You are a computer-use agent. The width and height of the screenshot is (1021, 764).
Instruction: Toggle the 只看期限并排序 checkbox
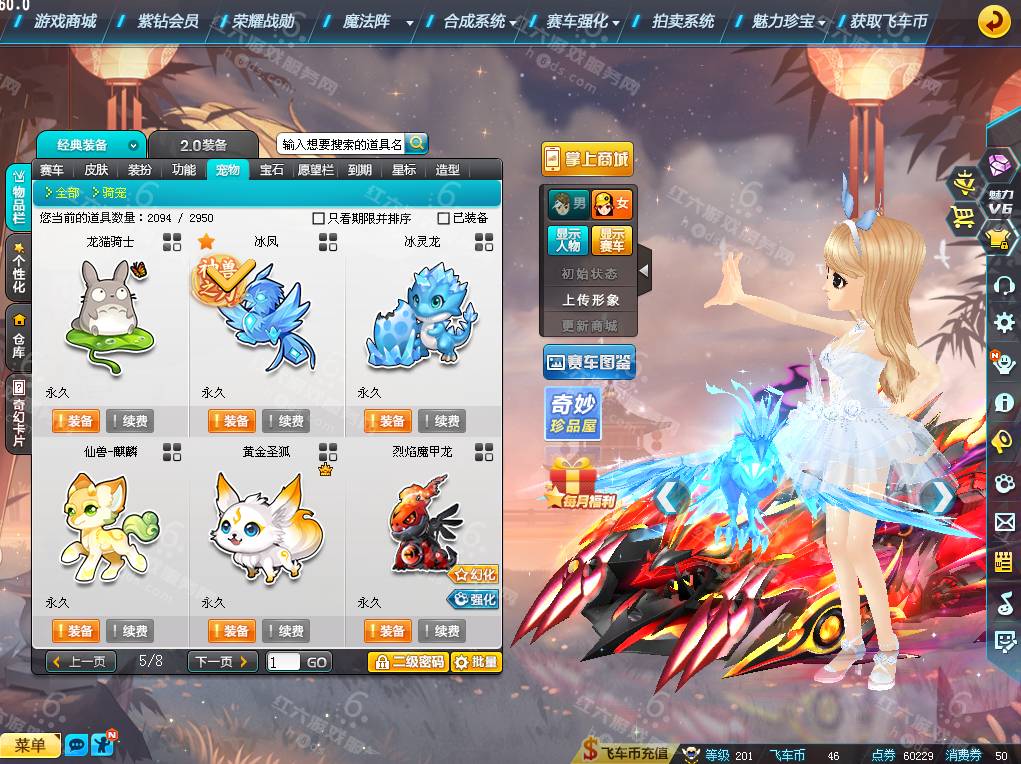tap(319, 218)
